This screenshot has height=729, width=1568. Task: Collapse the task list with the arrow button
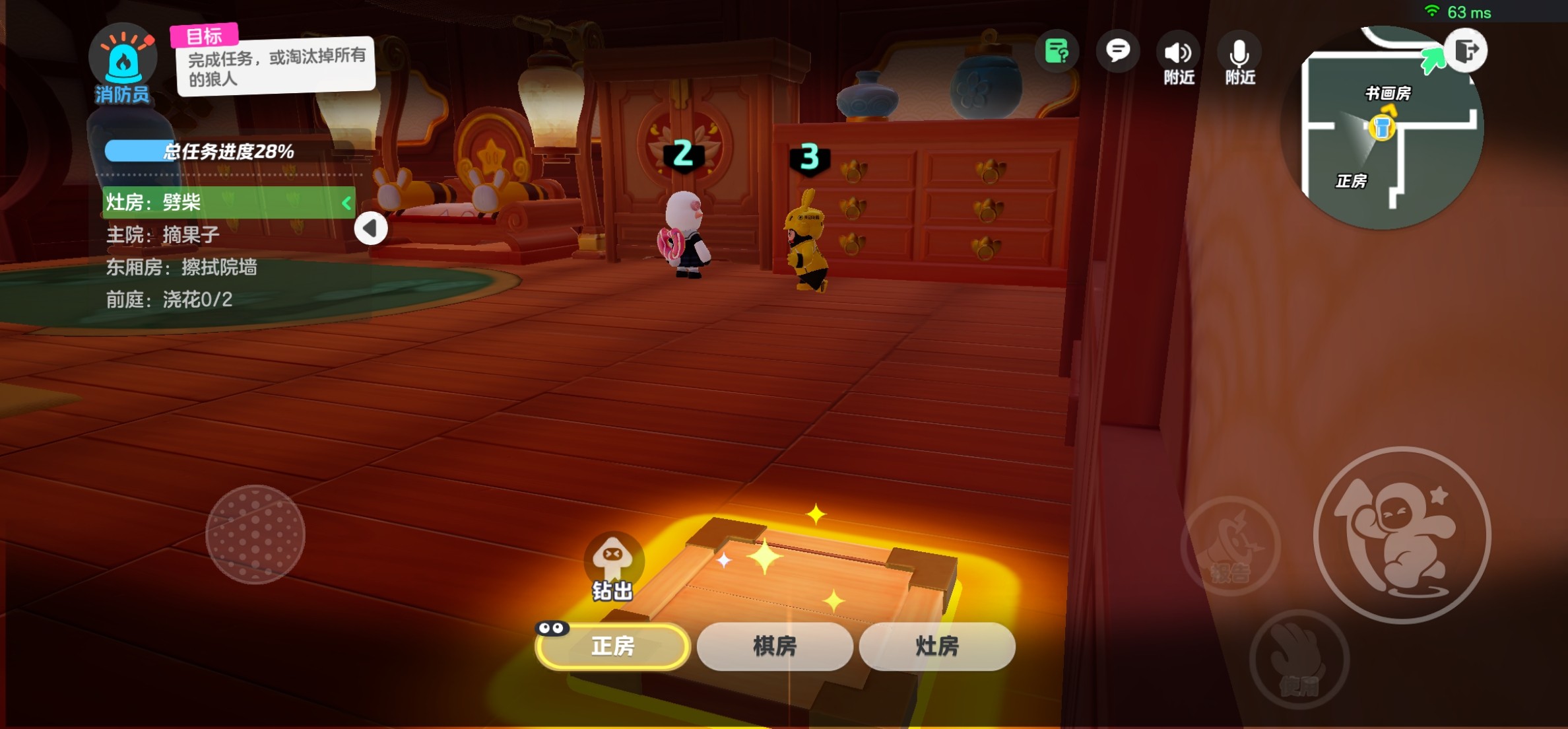pyautogui.click(x=370, y=228)
